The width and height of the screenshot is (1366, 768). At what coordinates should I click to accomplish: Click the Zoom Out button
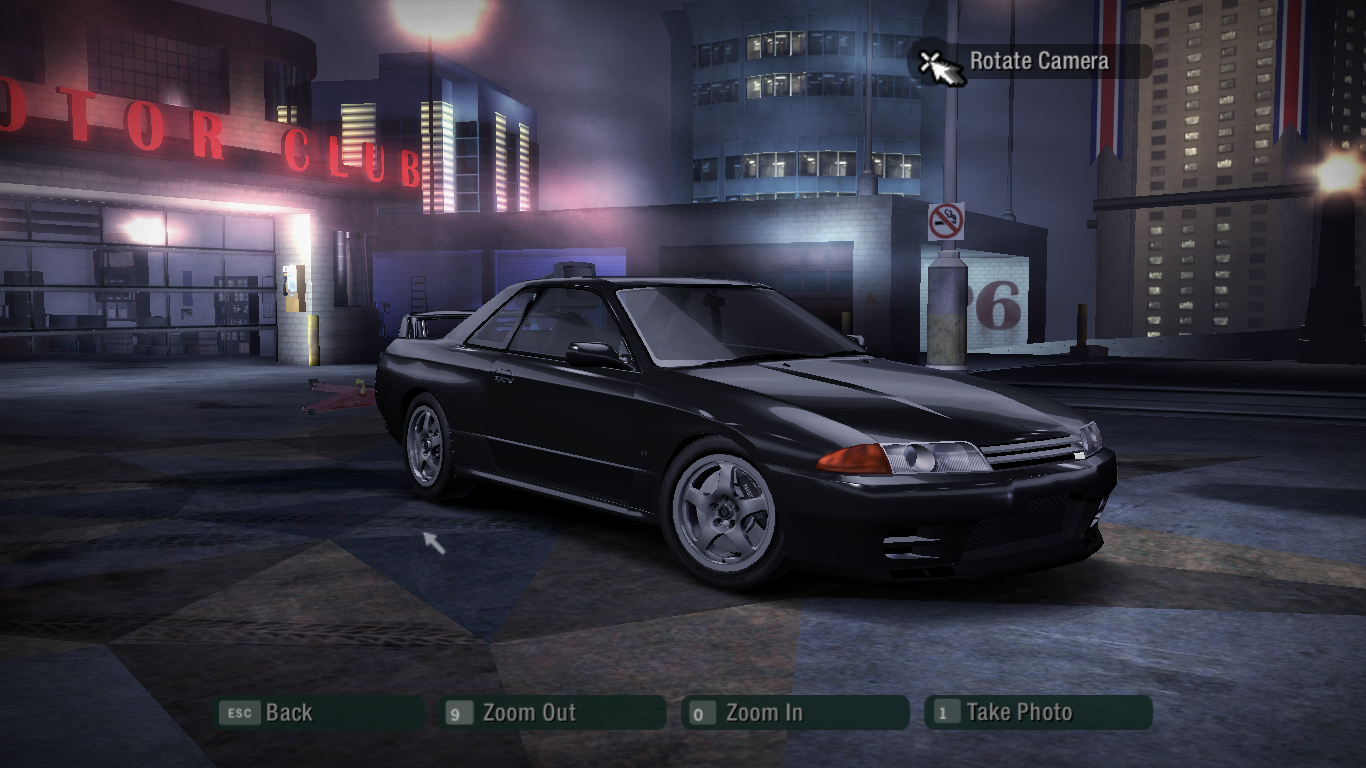pyautogui.click(x=554, y=713)
